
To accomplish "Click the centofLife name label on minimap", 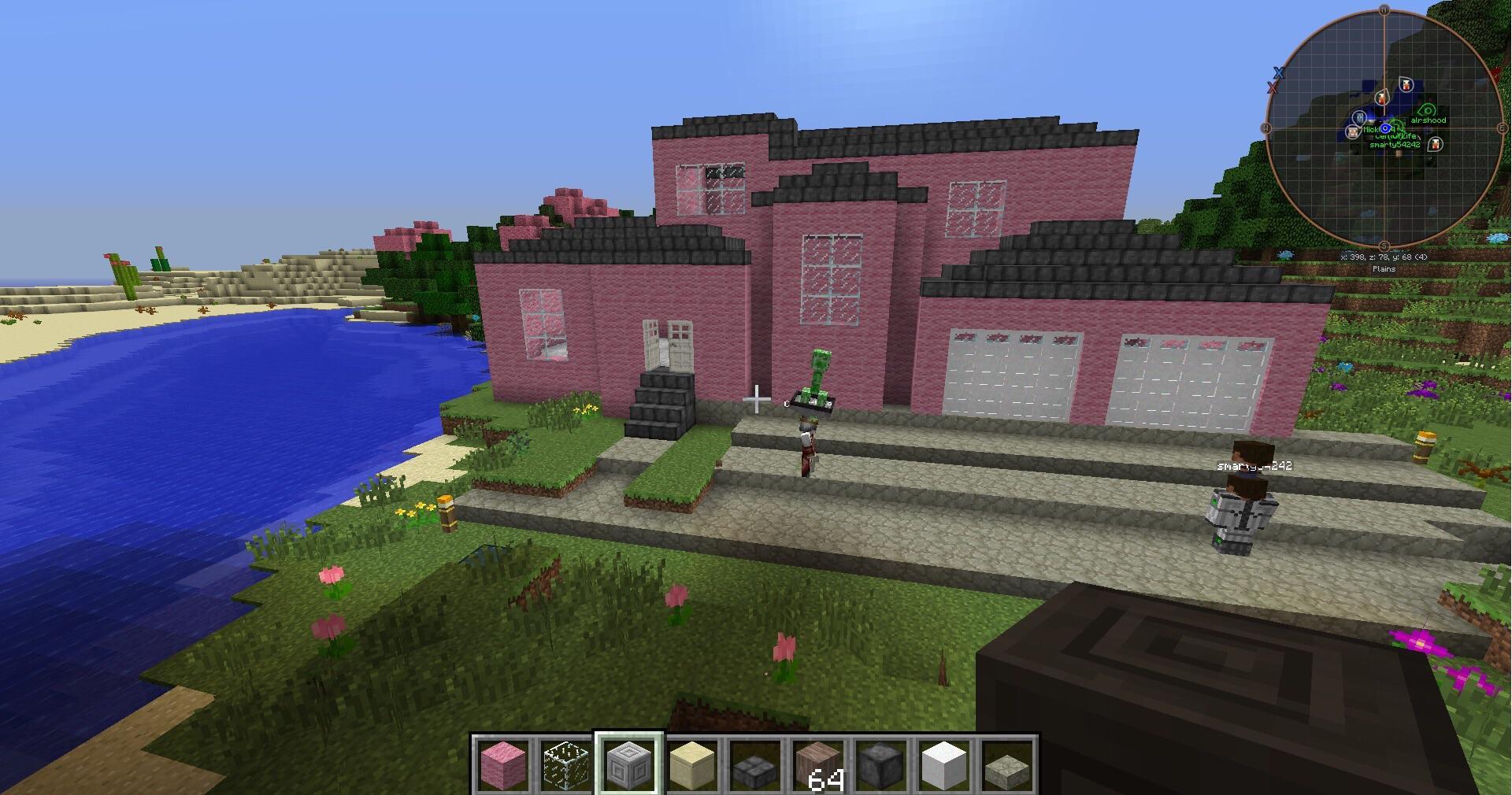I will pyautogui.click(x=1396, y=136).
